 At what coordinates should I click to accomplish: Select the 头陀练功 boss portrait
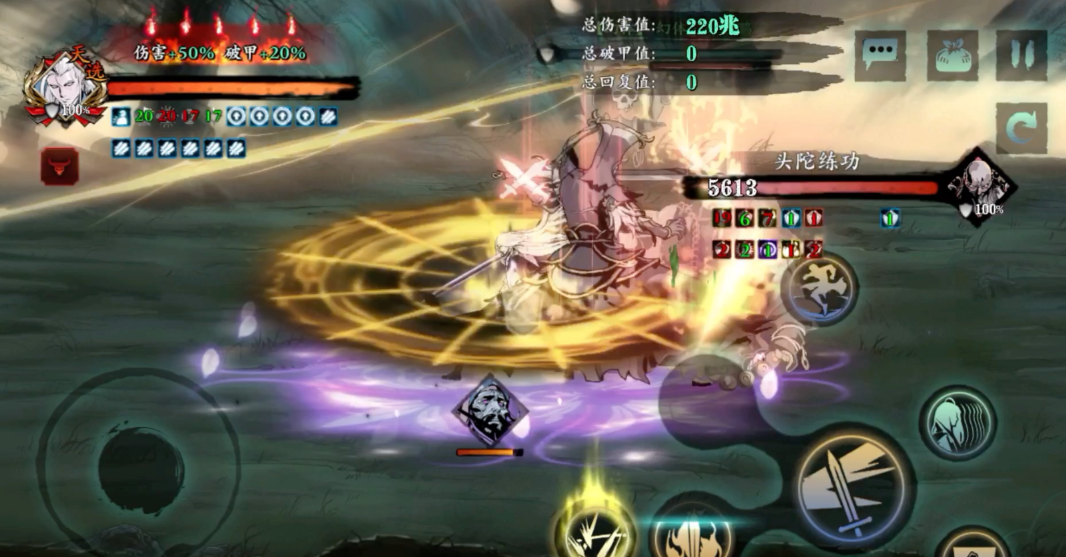pyautogui.click(x=977, y=186)
